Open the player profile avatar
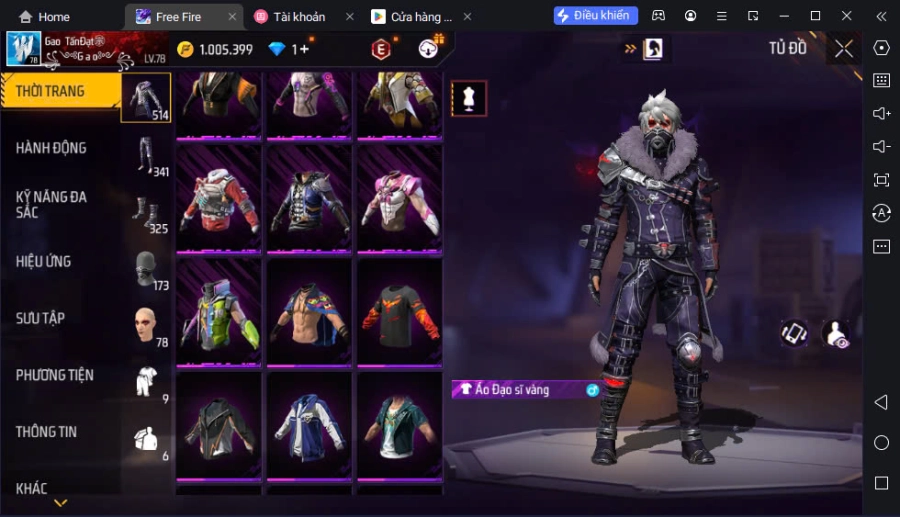Screen dimensions: 900x517 (x=23, y=49)
